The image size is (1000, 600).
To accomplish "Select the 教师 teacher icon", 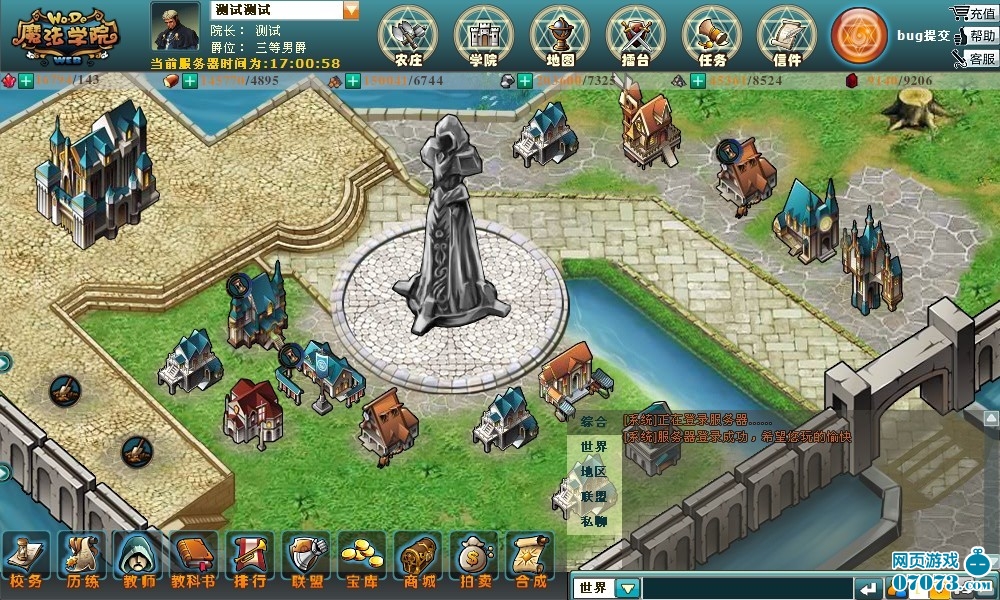I will (137, 559).
